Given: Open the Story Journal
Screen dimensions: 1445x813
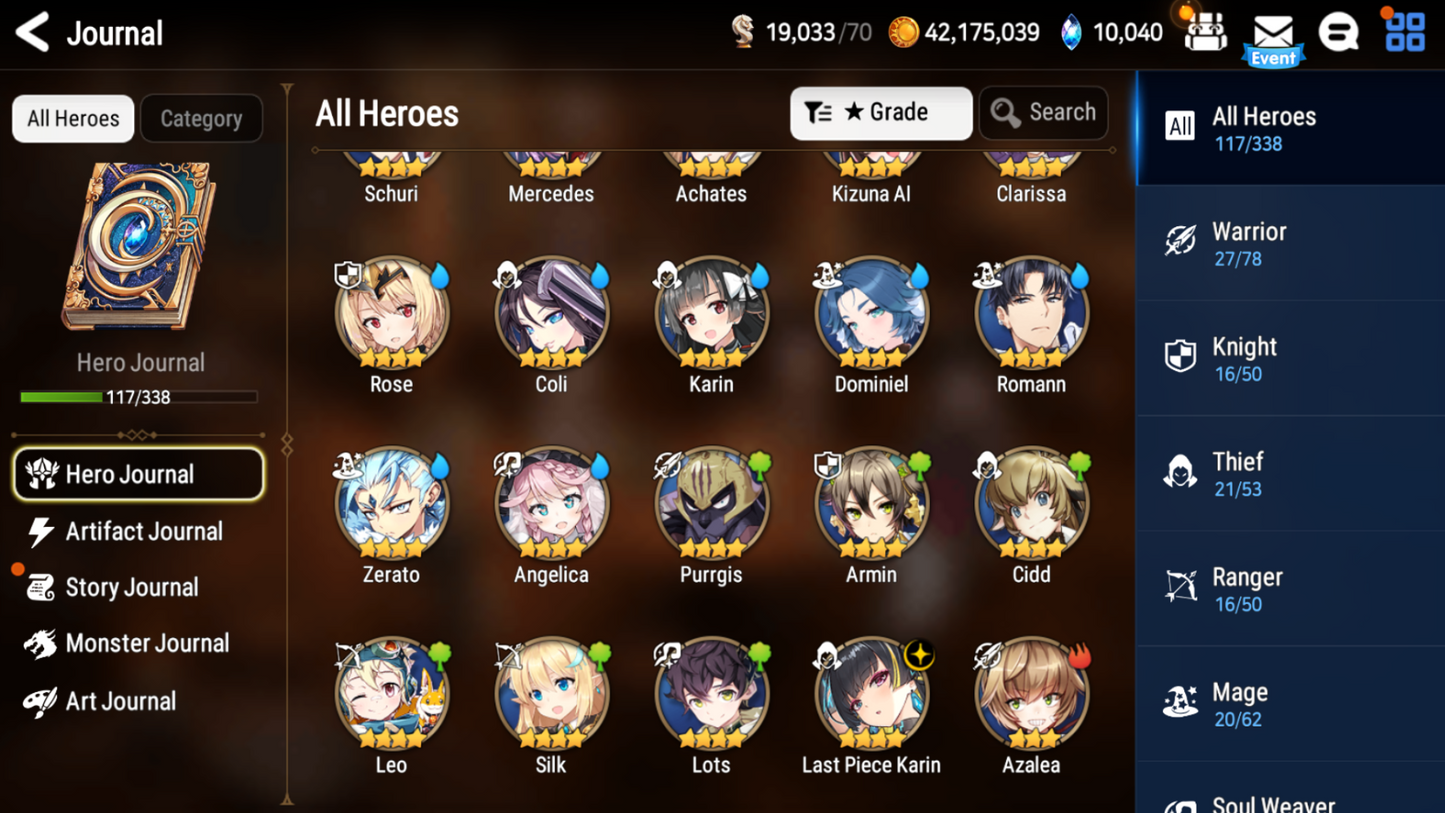Looking at the screenshot, I should pos(130,587).
